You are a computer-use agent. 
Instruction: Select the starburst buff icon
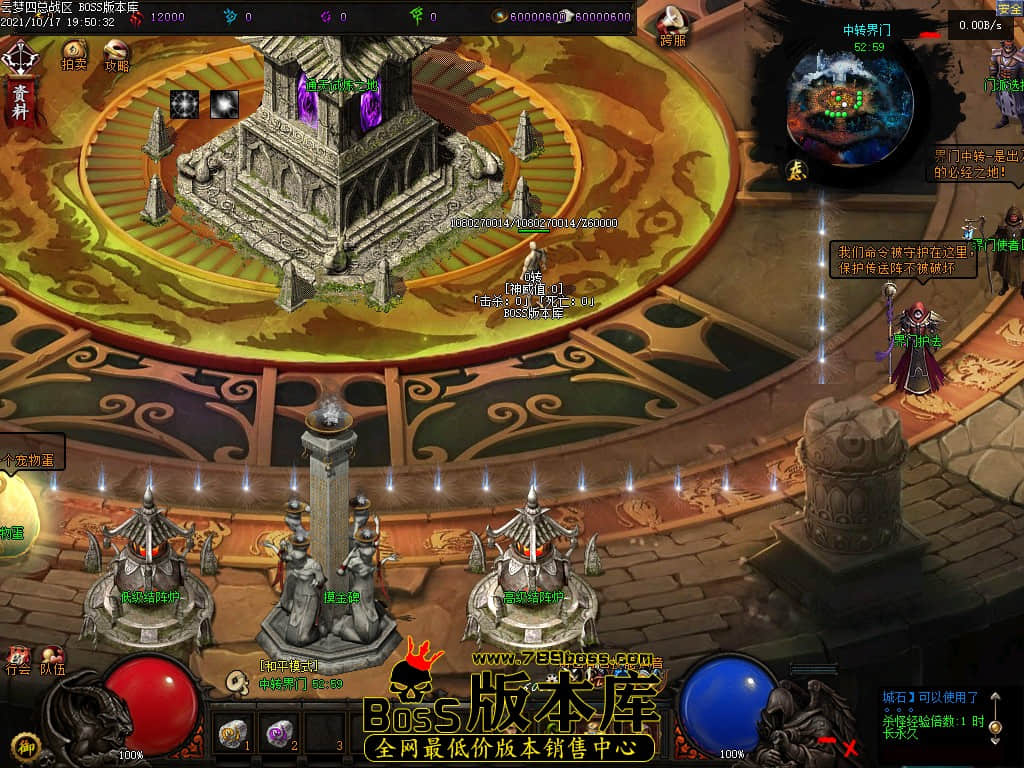coord(184,104)
